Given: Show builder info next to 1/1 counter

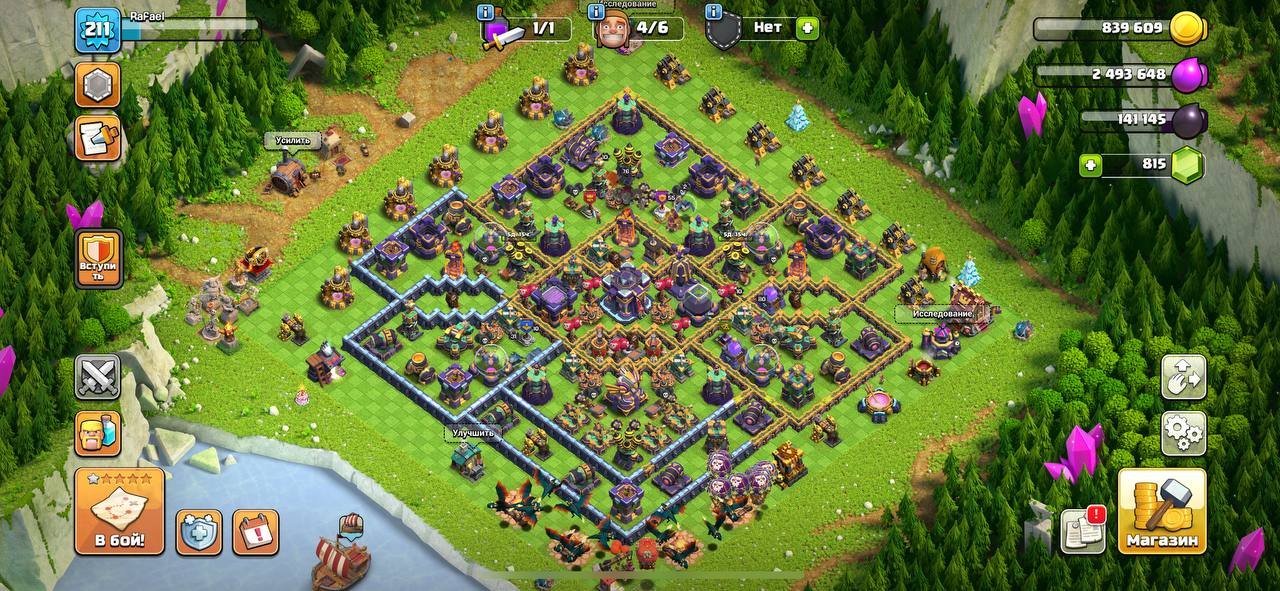Looking at the screenshot, I should click(486, 13).
